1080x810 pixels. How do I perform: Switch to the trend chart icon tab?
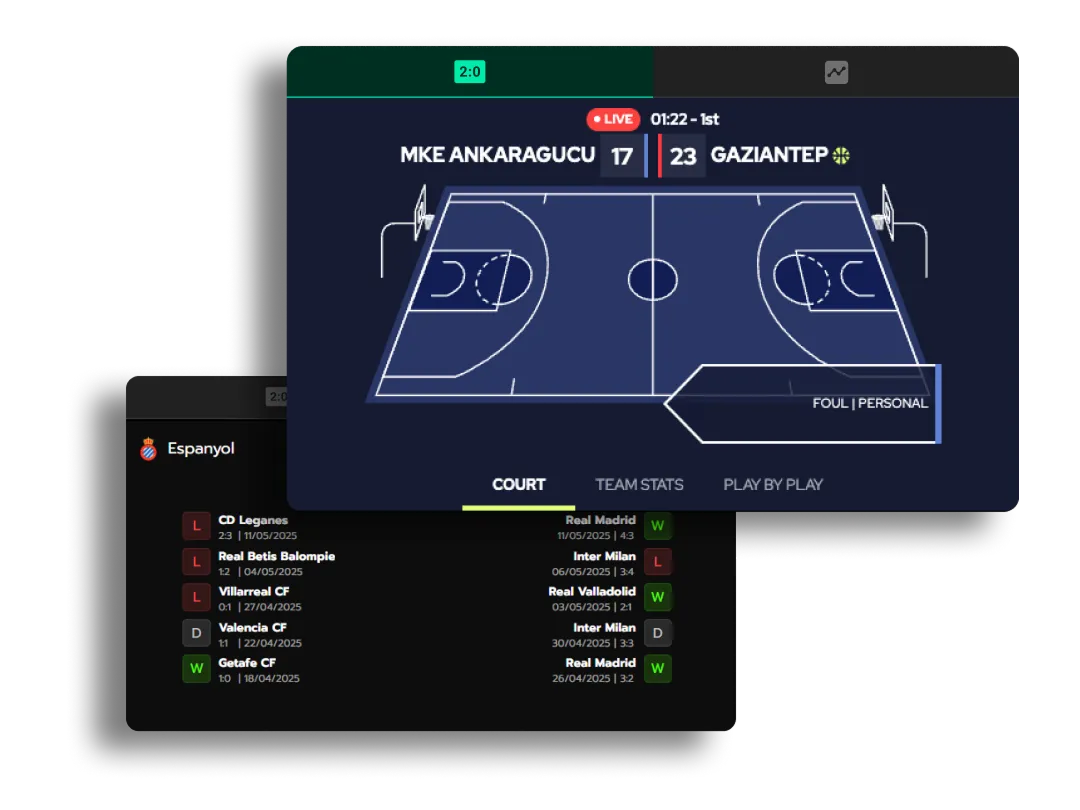tap(836, 72)
